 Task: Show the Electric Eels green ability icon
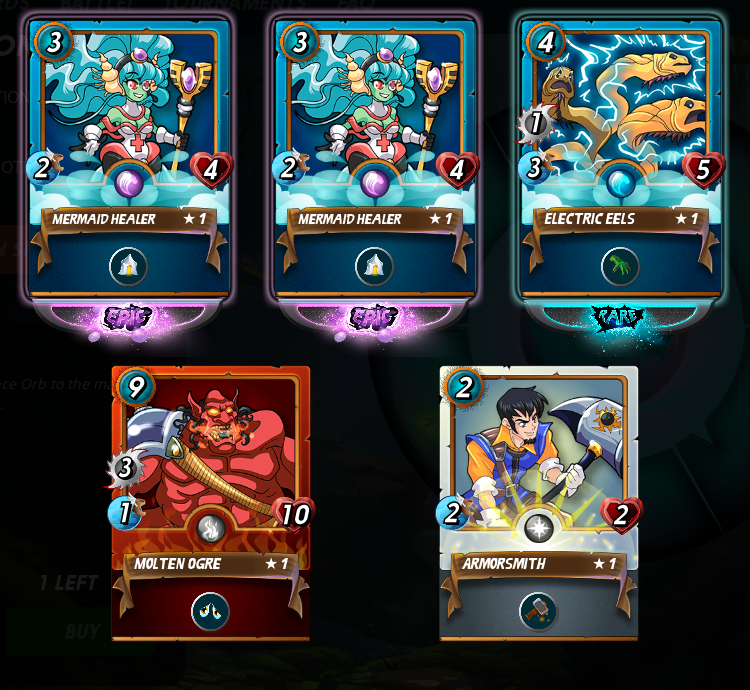pos(620,266)
